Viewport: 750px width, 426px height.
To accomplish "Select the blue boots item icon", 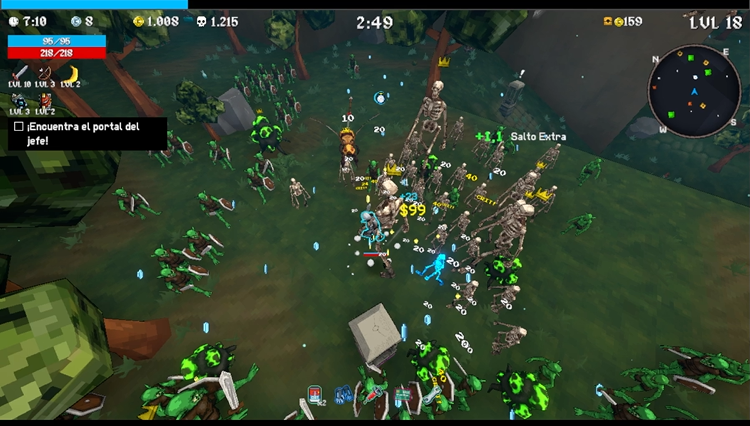I will click(x=343, y=395).
